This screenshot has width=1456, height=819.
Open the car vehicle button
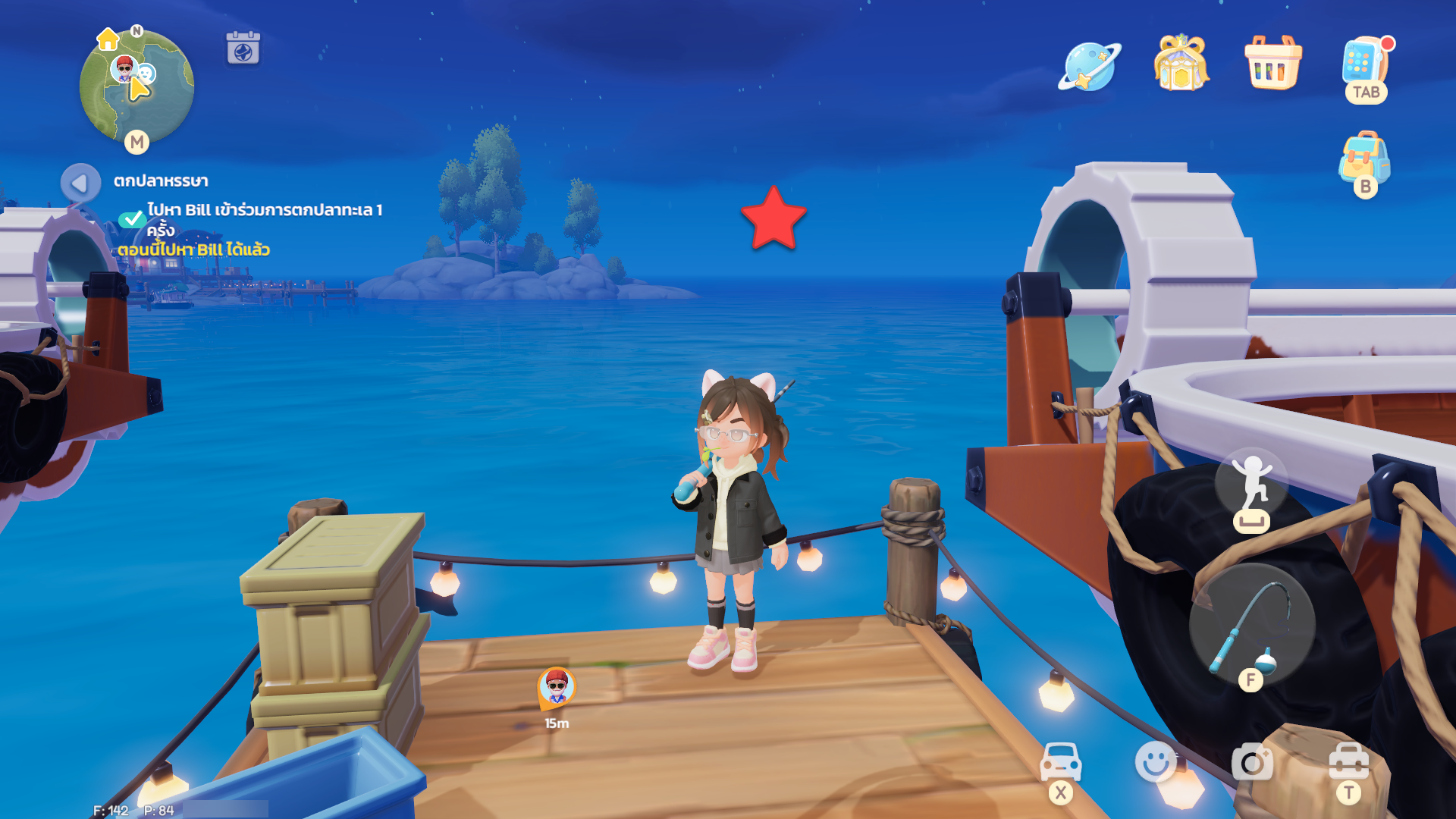pos(1061,762)
